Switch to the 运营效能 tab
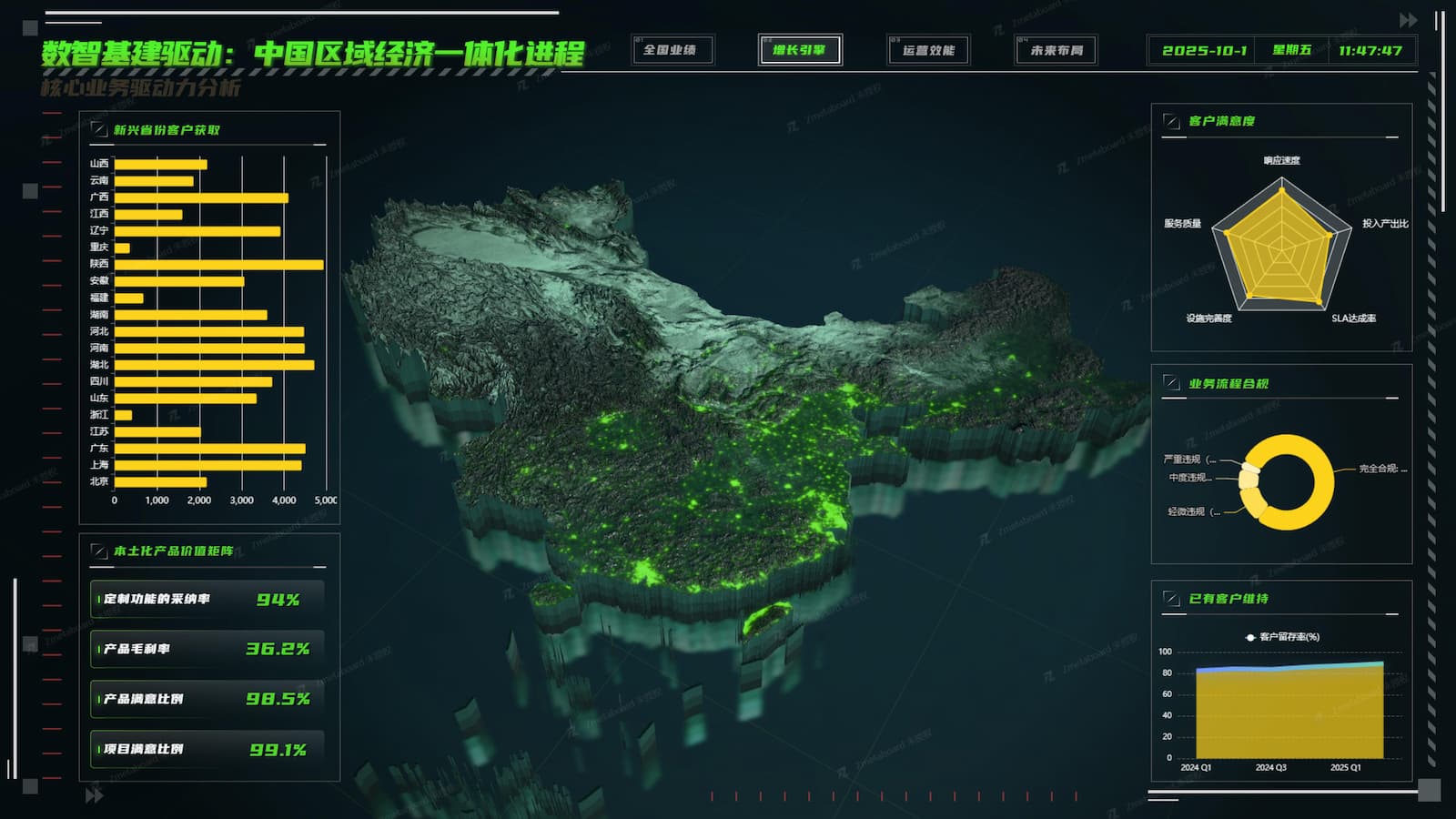Screen dimensions: 1456x819 click(x=927, y=52)
